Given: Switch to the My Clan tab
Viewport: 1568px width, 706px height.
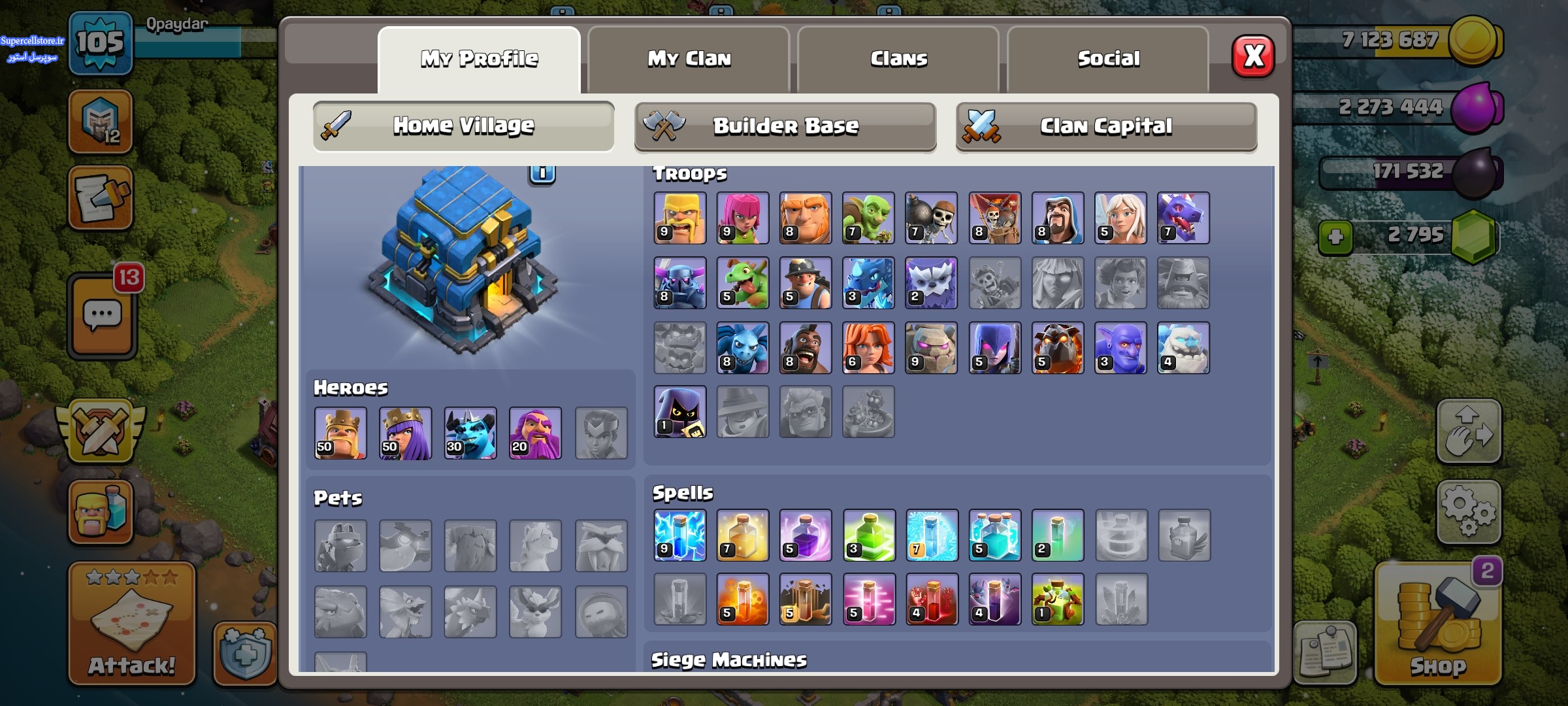Looking at the screenshot, I should 689,59.
